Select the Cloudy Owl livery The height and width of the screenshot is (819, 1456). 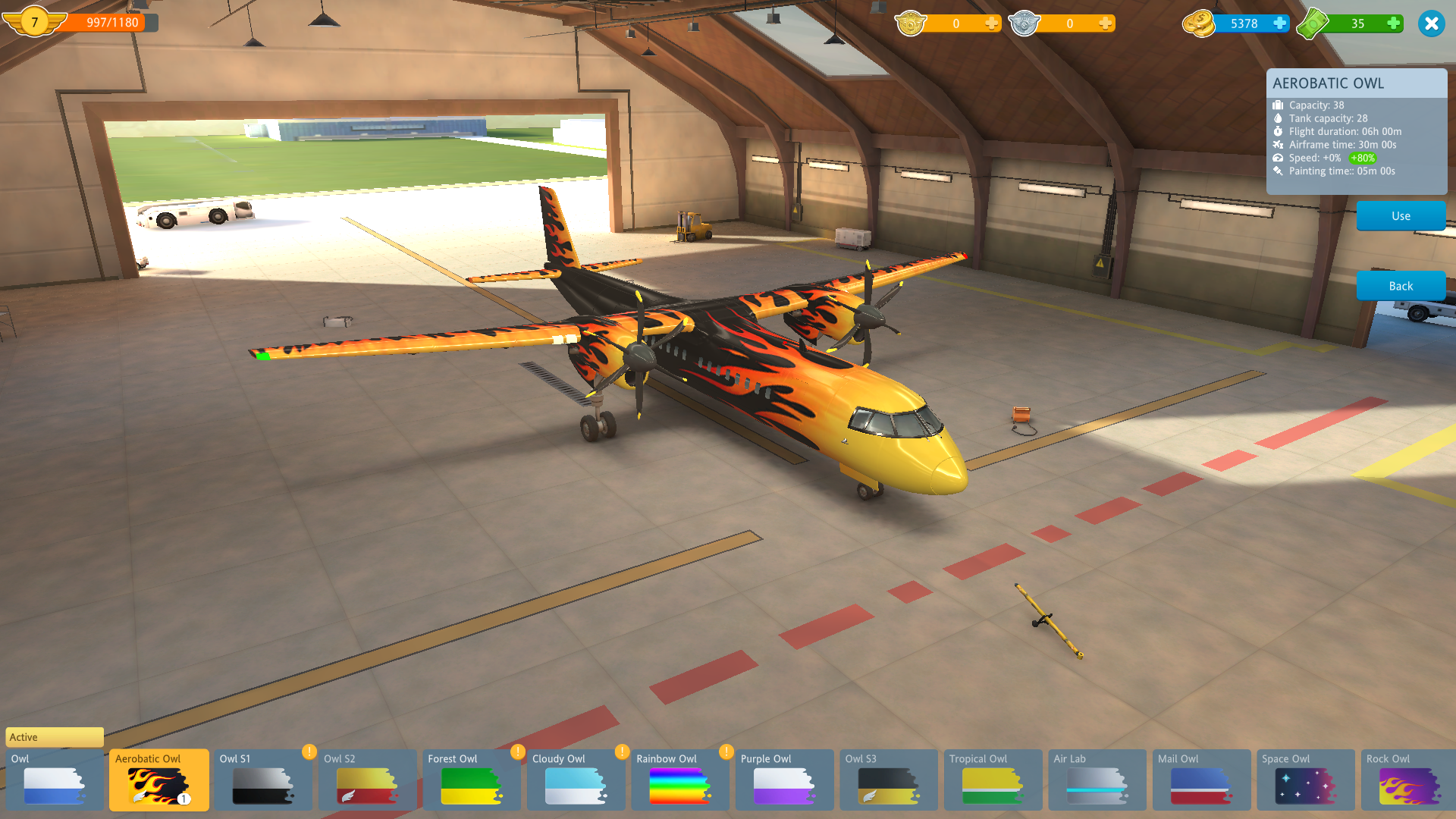pos(576,780)
